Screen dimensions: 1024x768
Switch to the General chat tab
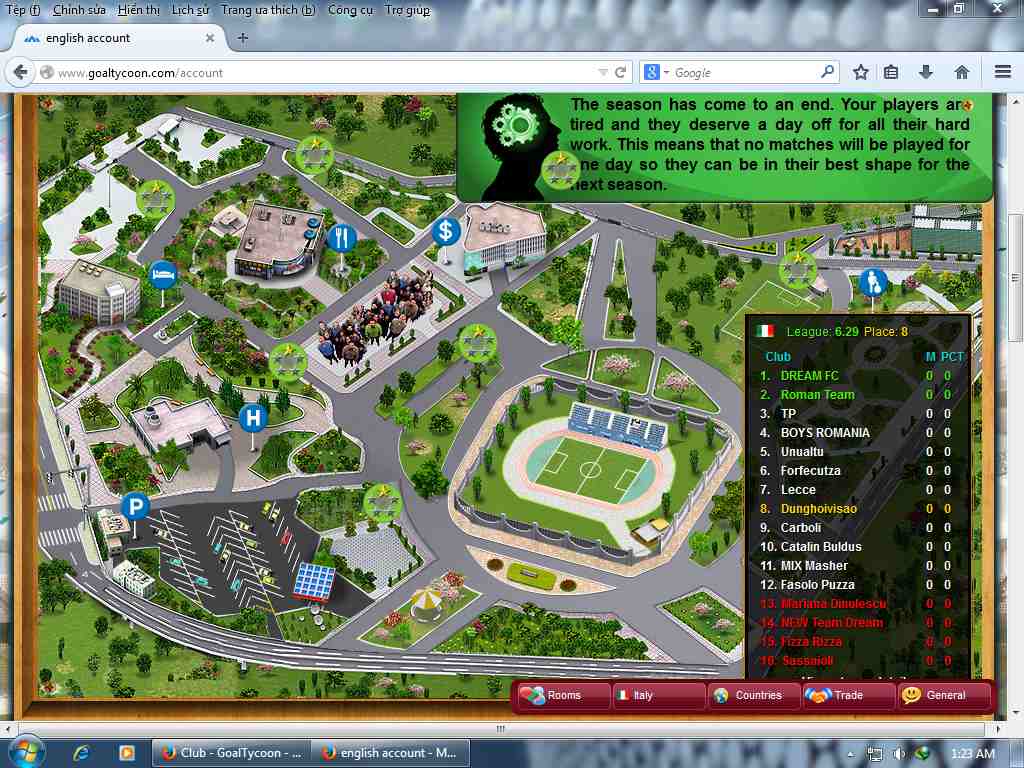coord(943,695)
